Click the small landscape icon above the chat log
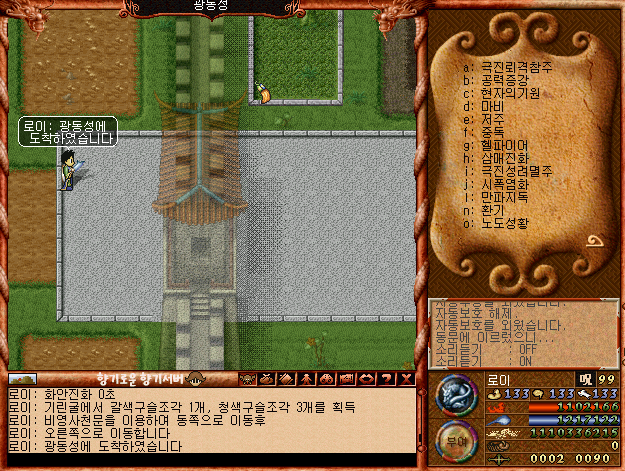Screen dimensions: 625x471 22,378
